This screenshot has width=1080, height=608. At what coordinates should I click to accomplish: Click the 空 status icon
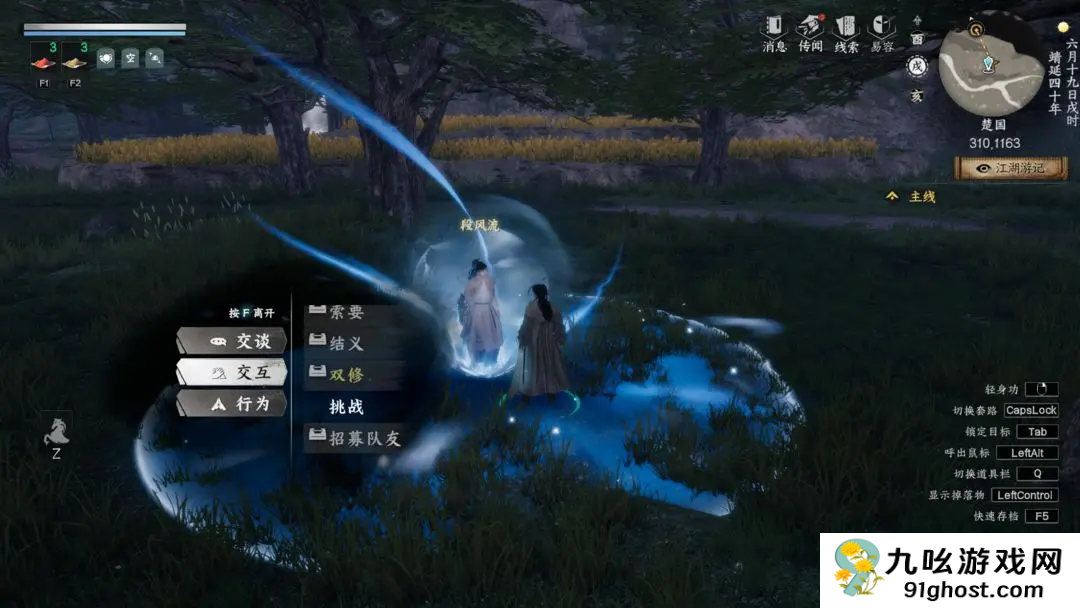tap(130, 58)
